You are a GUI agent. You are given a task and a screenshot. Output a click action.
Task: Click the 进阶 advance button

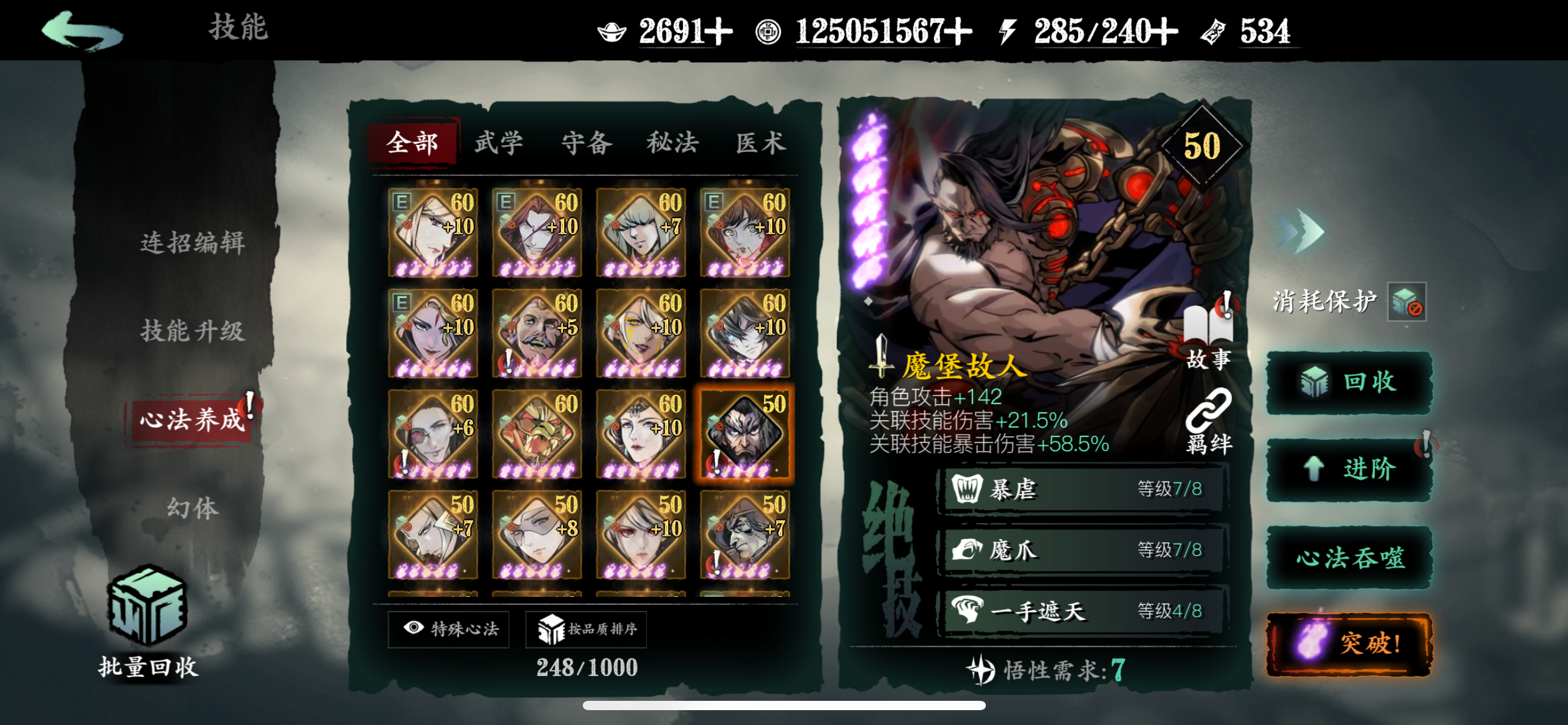pos(1349,469)
